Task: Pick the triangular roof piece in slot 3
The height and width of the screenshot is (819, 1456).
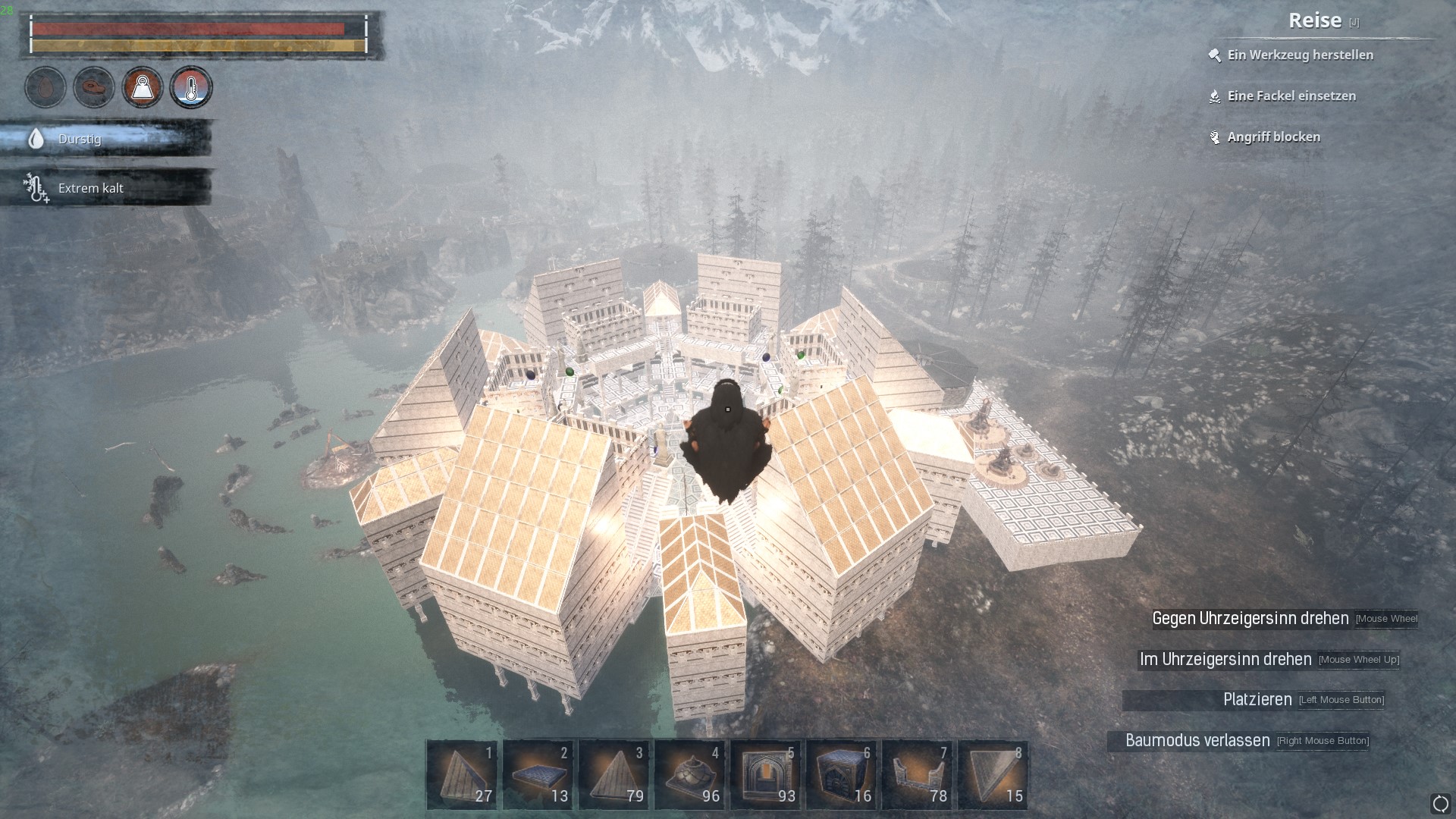Action: [x=613, y=775]
